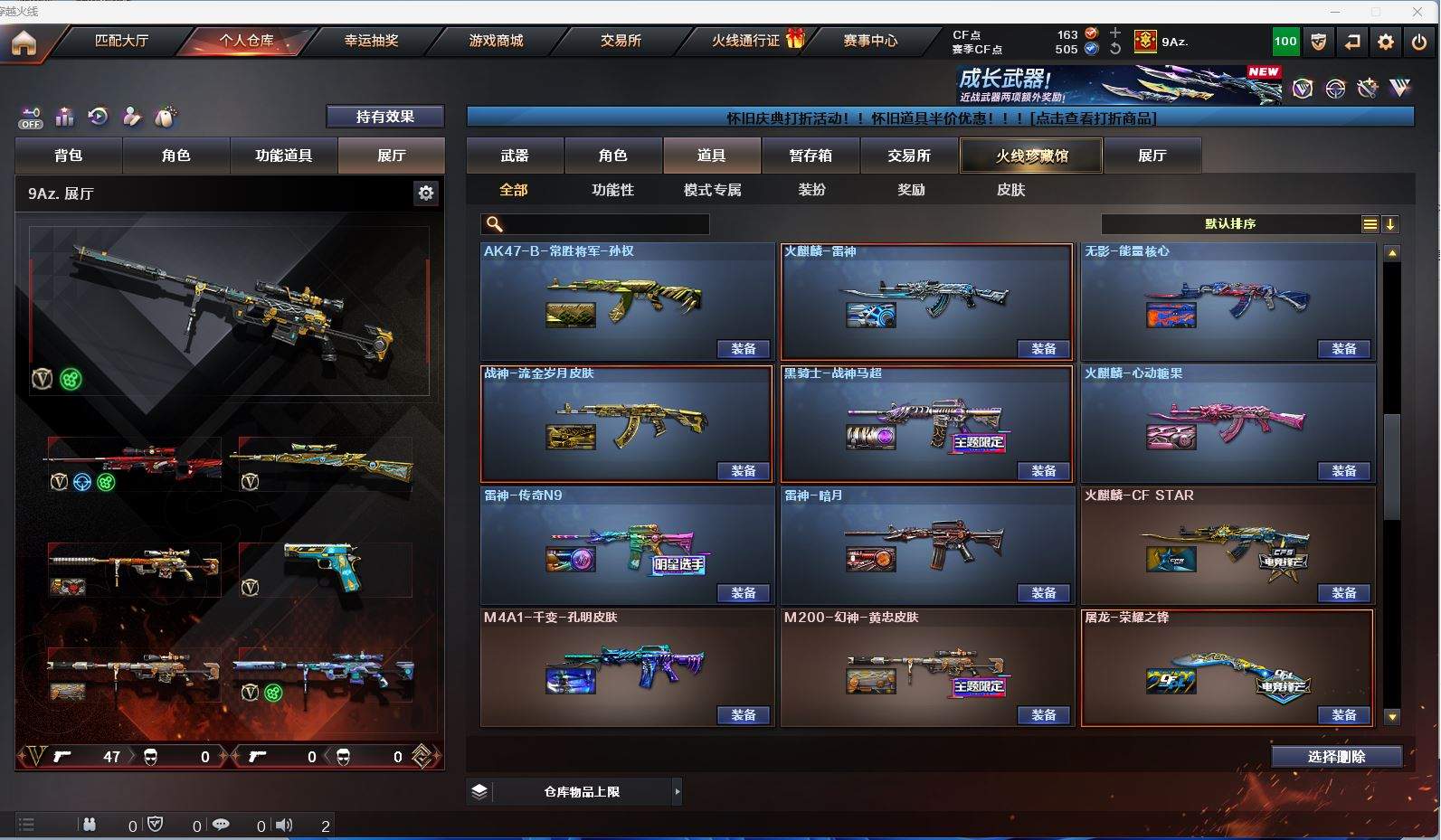The width and height of the screenshot is (1441, 840).
Task: Open the 火线通行证 battle pass
Action: (745, 41)
